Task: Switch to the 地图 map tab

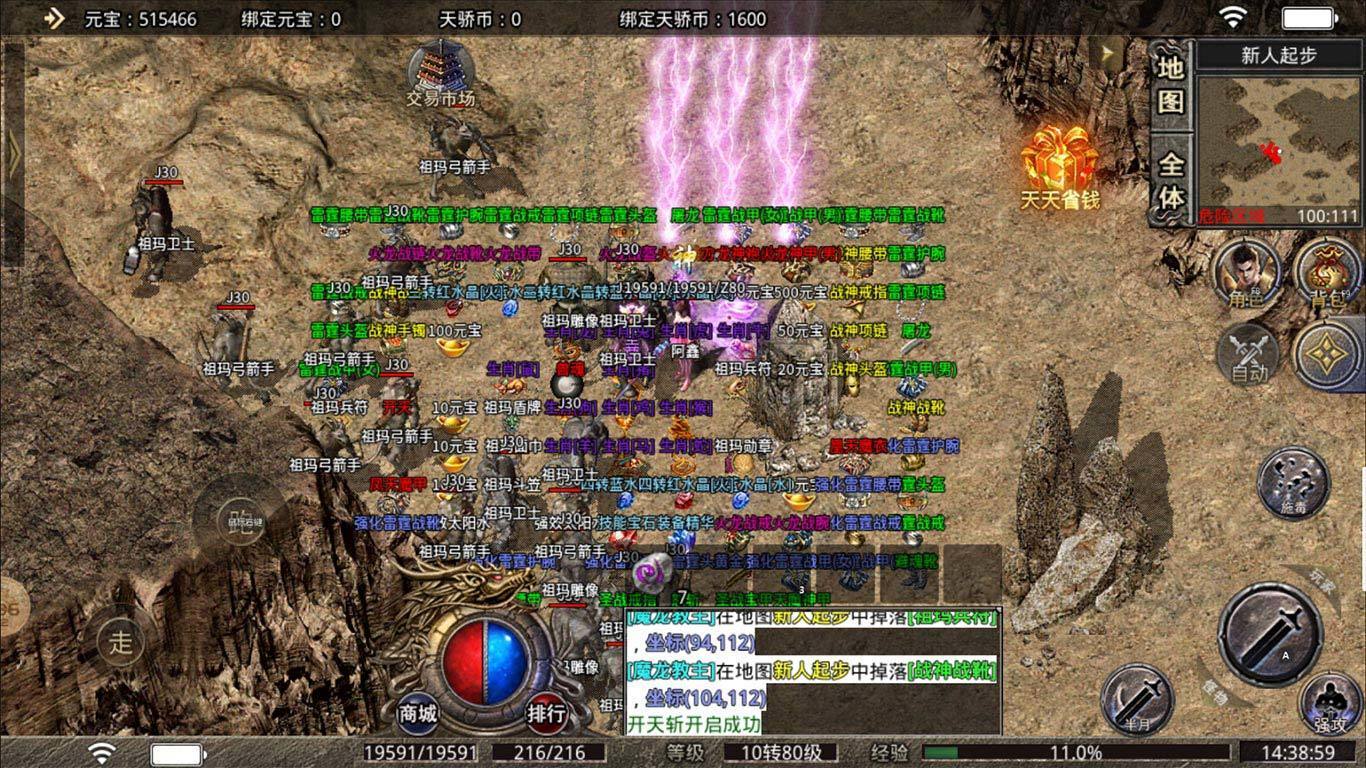Action: point(1170,84)
